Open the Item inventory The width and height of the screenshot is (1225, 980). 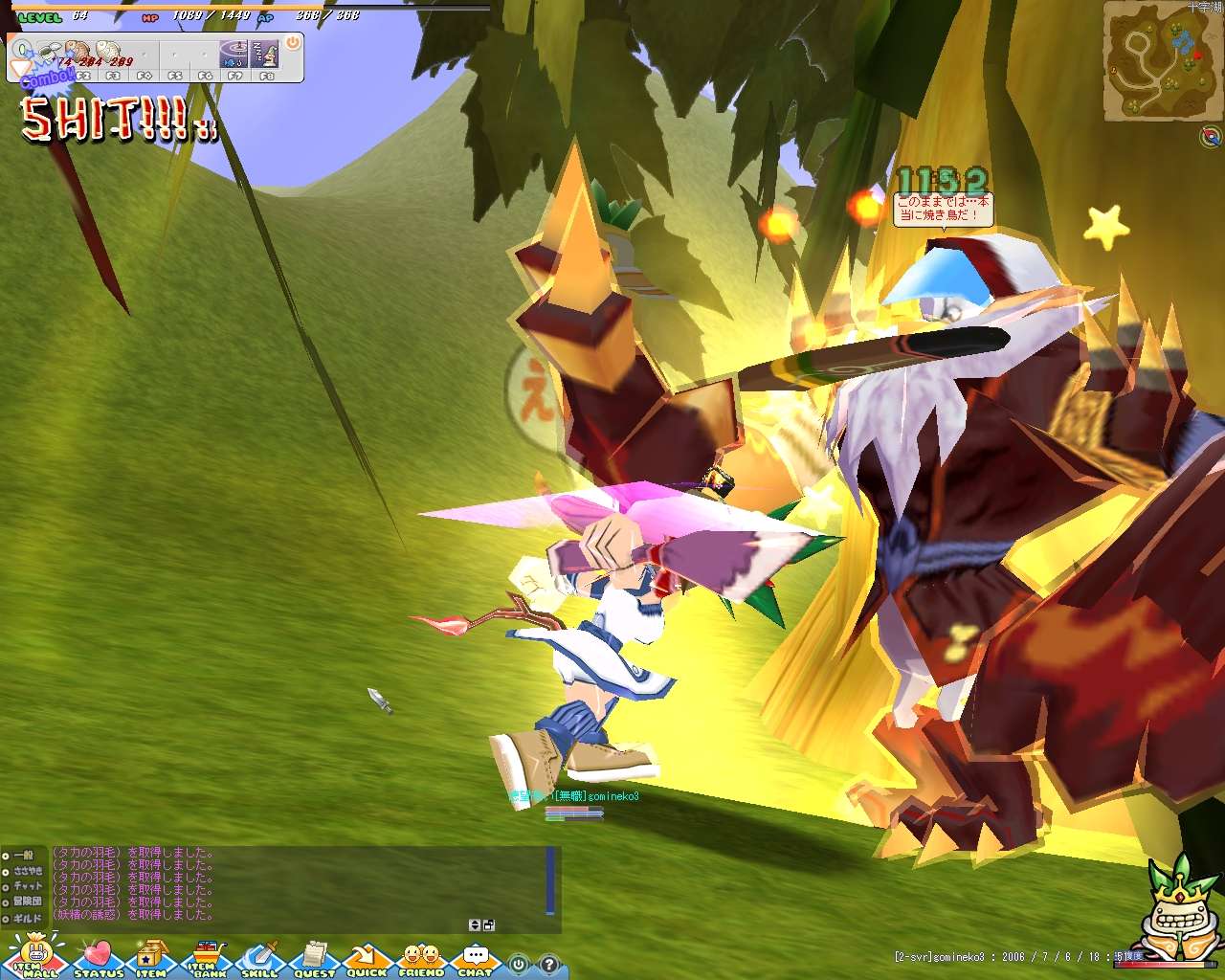(x=150, y=958)
